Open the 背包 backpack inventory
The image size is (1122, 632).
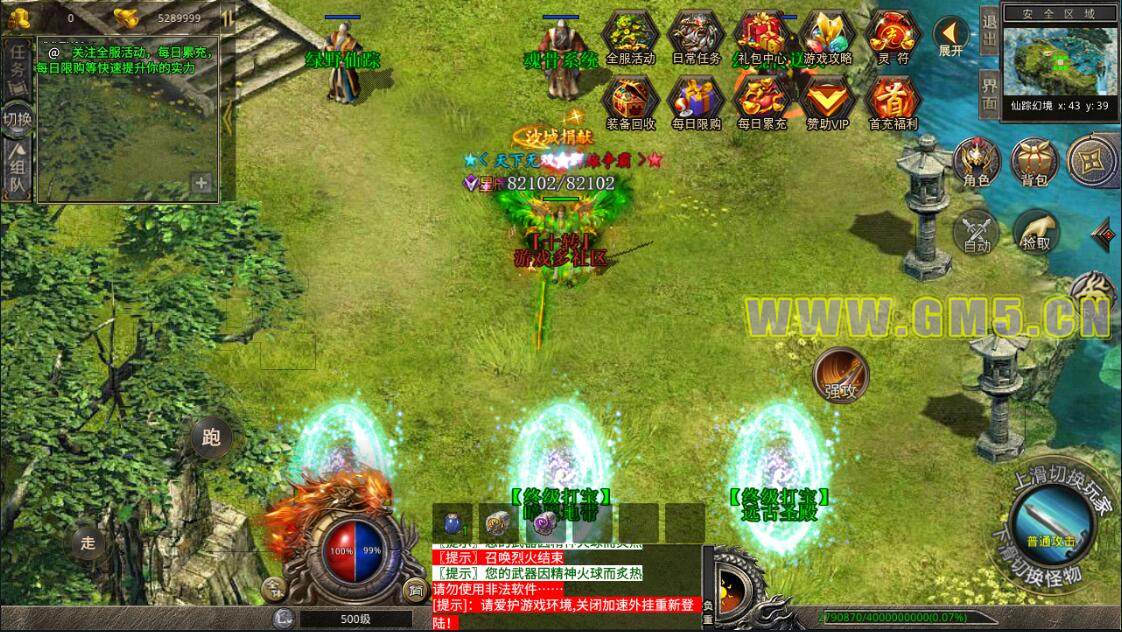(x=1034, y=163)
